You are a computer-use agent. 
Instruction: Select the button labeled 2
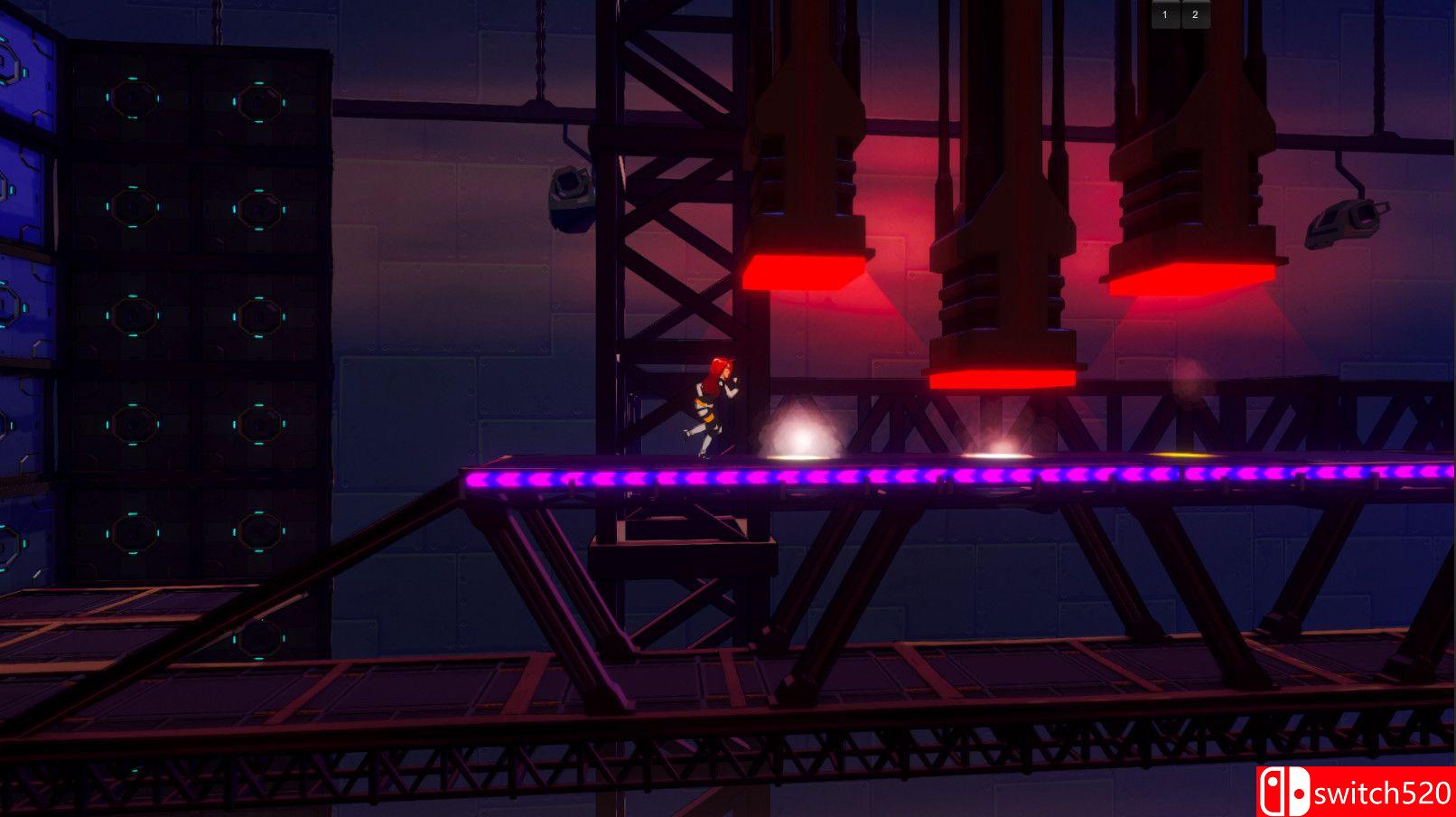point(1195,14)
